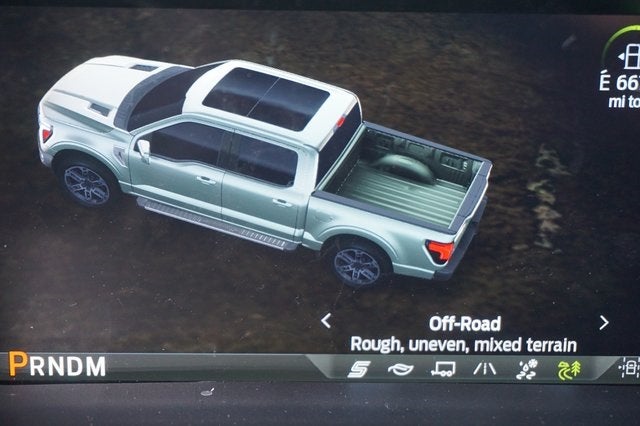Choose the Slippery snow mode icon

coord(526,369)
